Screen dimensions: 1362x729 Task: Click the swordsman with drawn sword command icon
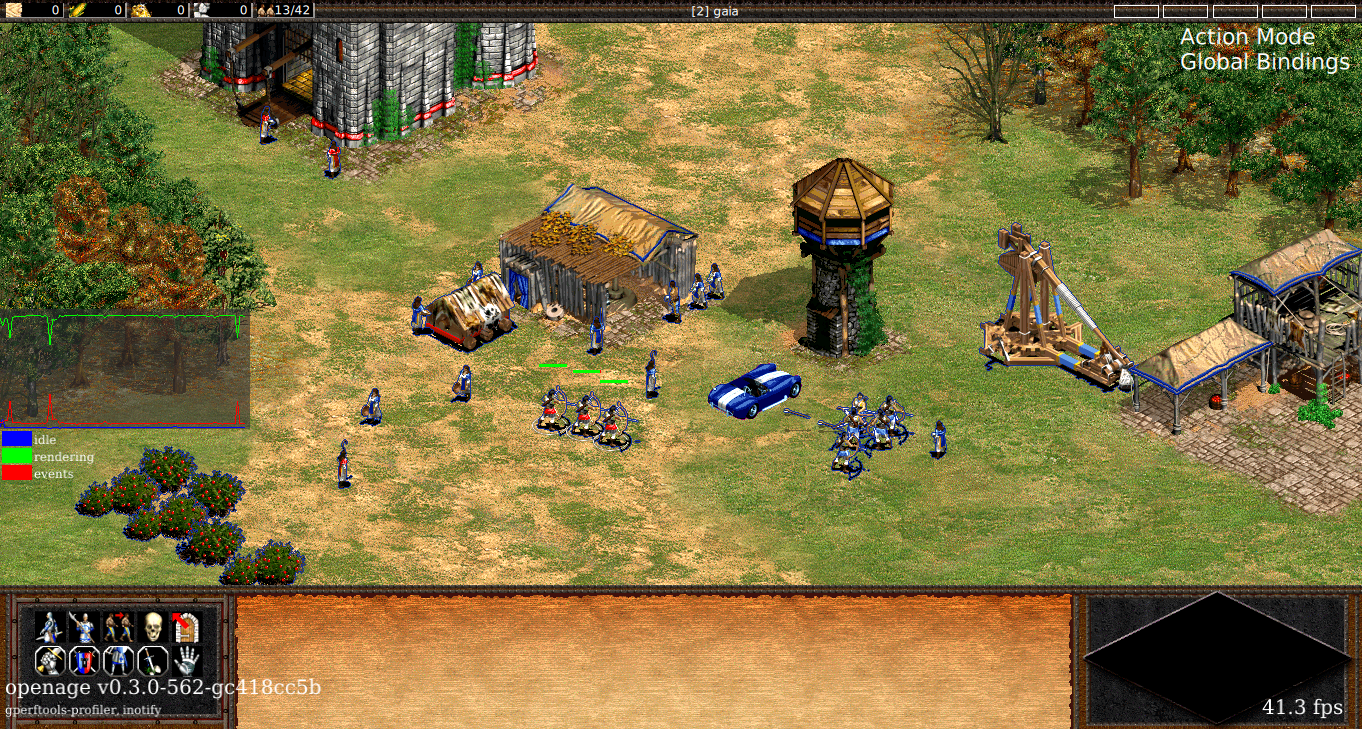(50, 628)
